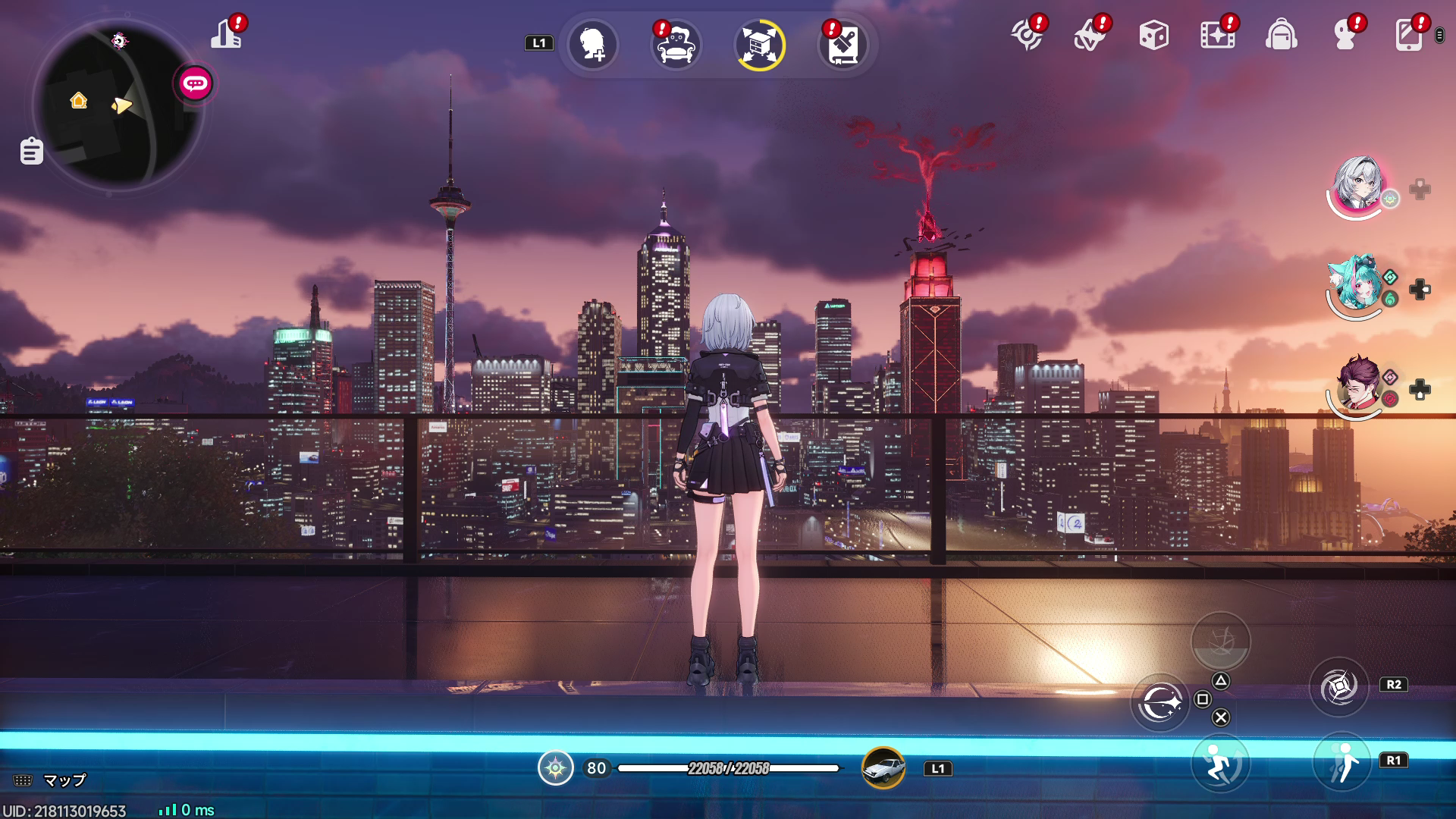Open the armchair furnishing icon with alert badge
Screen dimensions: 1456x819
click(674, 45)
